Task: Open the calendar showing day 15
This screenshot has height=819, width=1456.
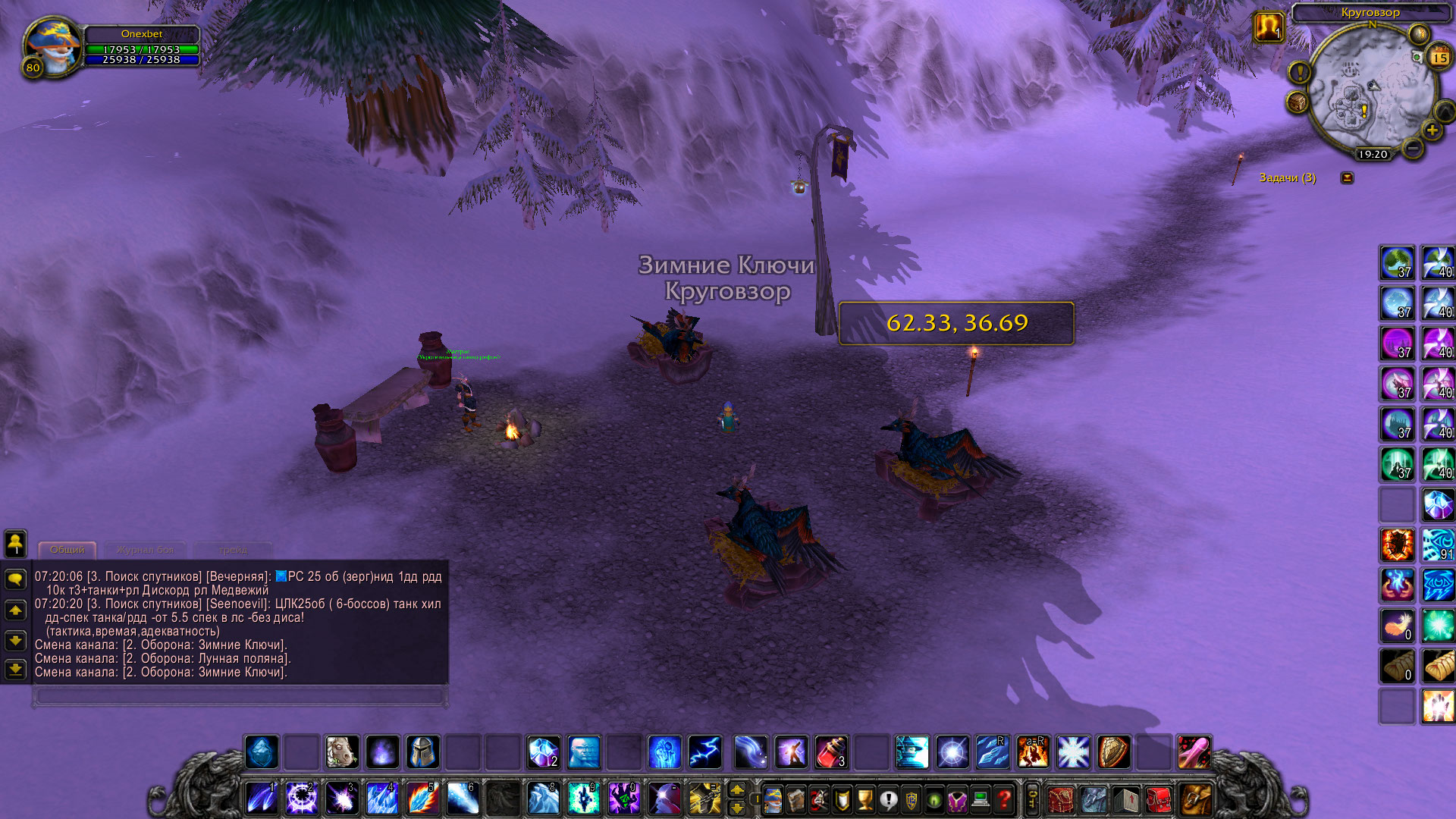Action: [x=1439, y=58]
